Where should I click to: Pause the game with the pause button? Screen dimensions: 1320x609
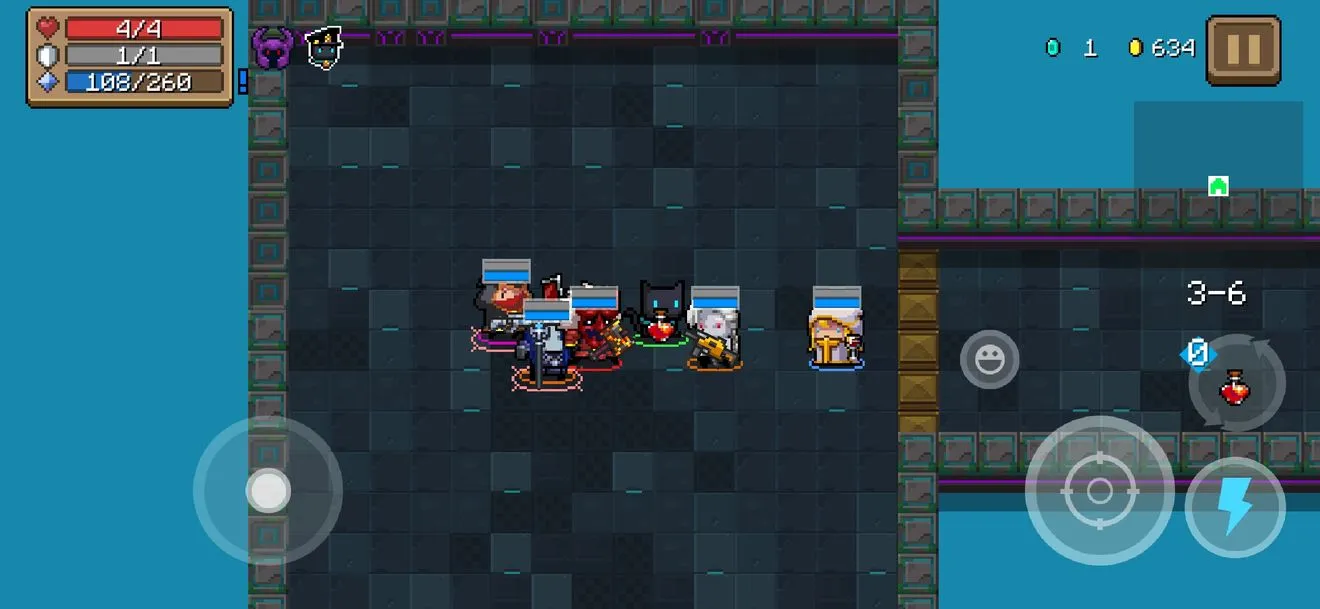1243,50
